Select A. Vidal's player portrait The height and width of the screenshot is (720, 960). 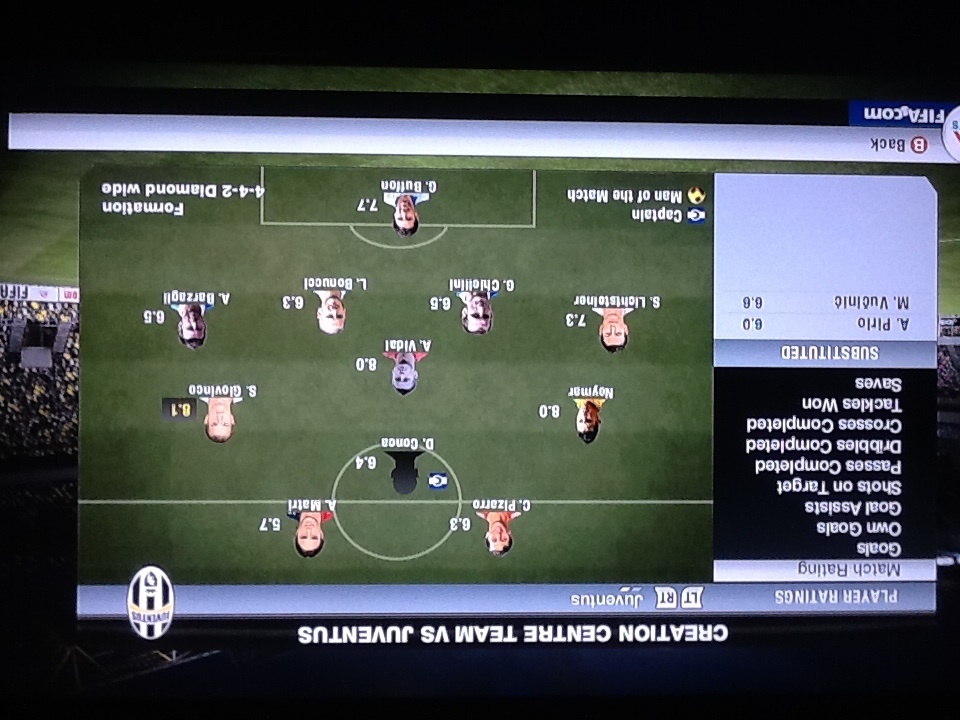[x=404, y=373]
